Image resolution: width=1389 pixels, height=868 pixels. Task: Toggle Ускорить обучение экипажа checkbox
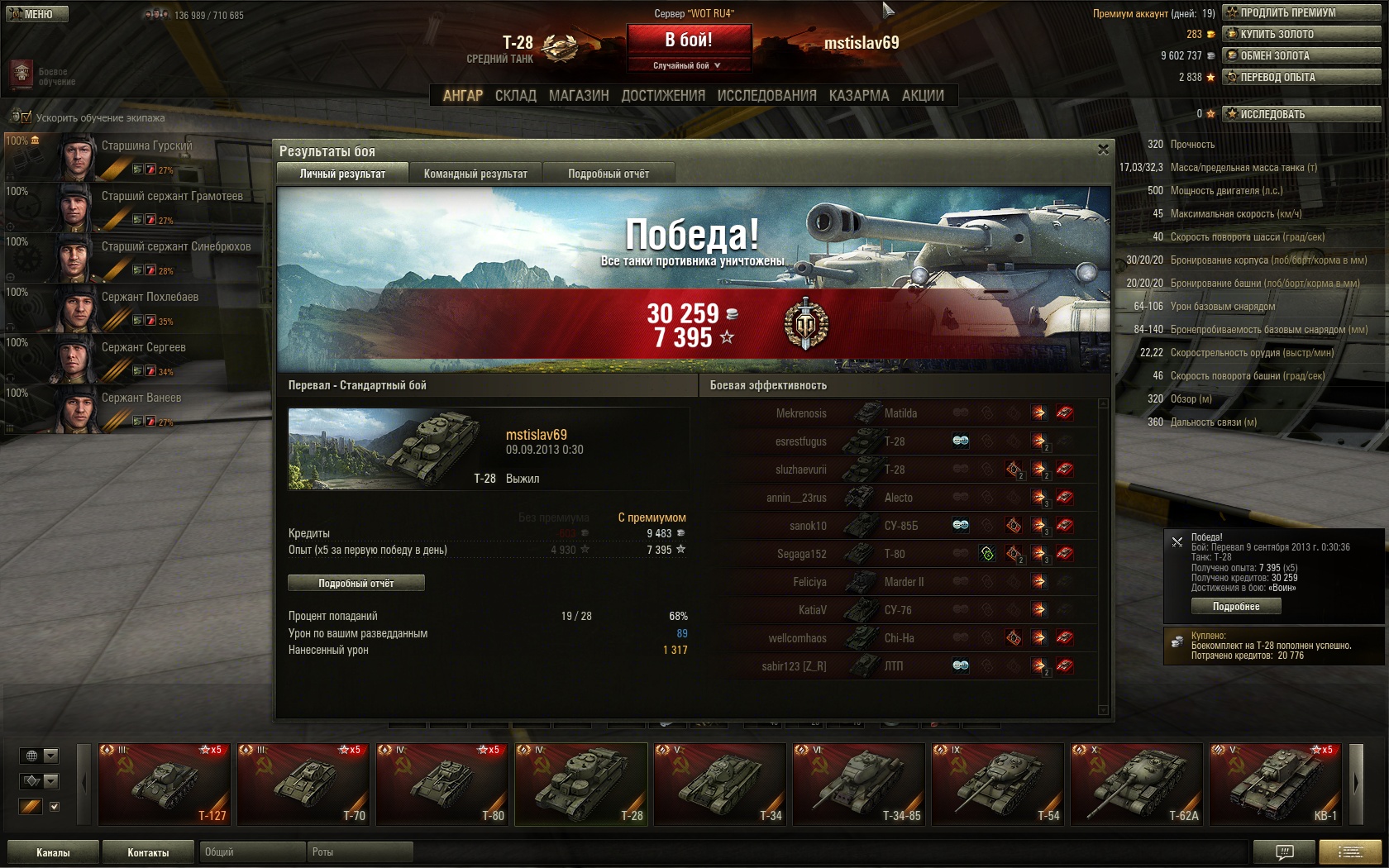[x=26, y=117]
